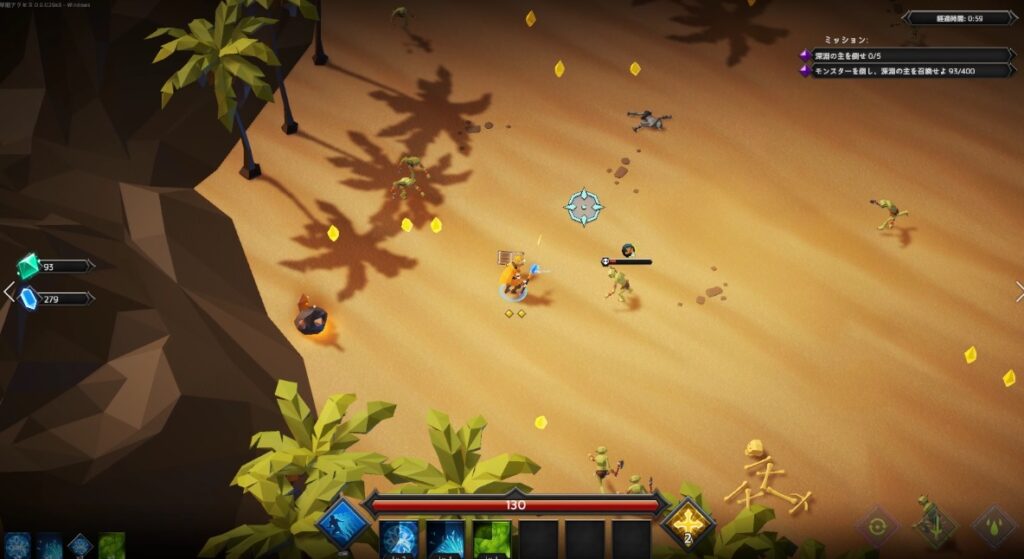Screen dimensions: 1024x559
Task: Cast the blue ice shard burst skill
Action: pos(445,540)
